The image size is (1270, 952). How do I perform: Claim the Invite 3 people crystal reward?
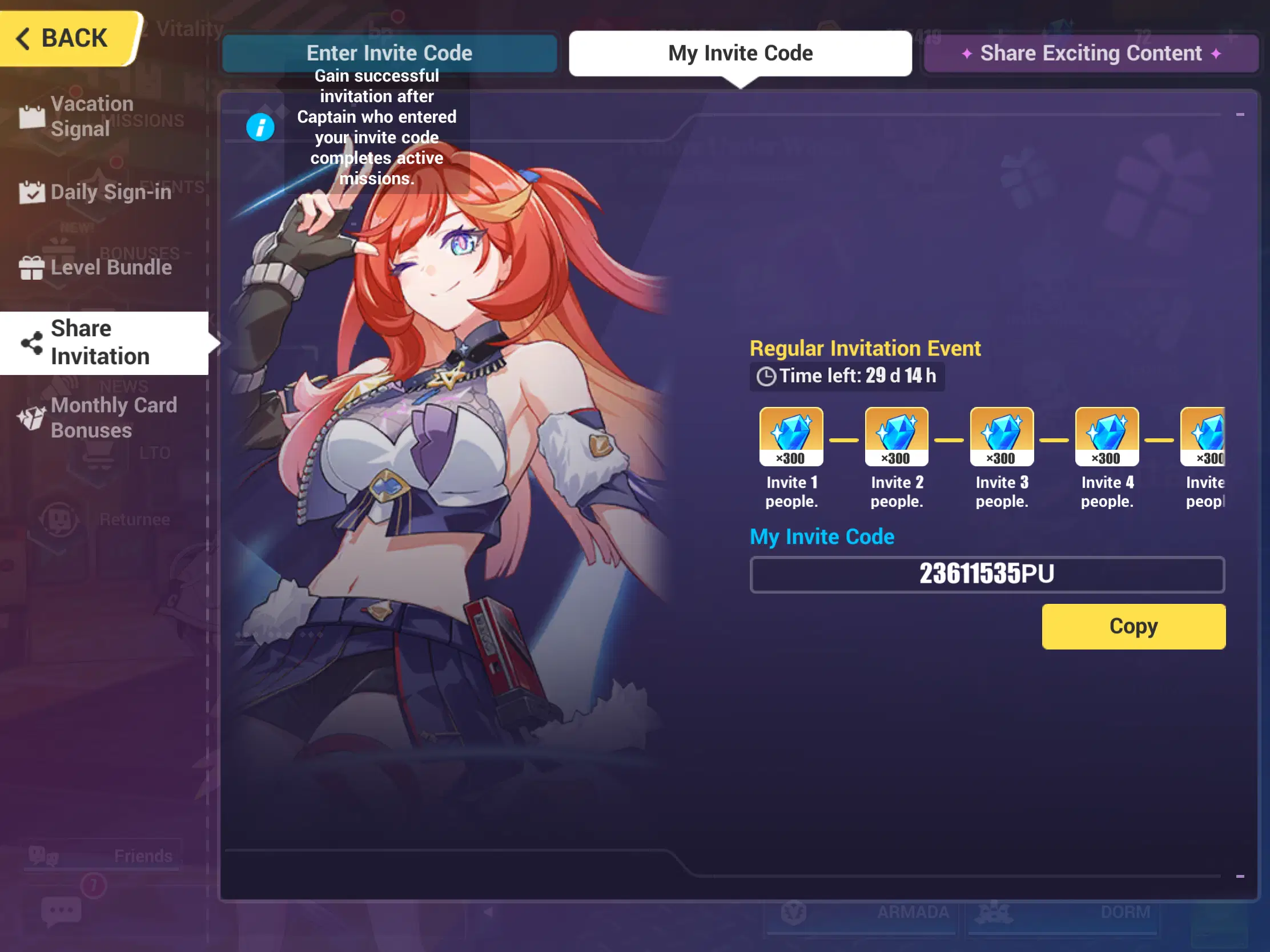(1001, 436)
